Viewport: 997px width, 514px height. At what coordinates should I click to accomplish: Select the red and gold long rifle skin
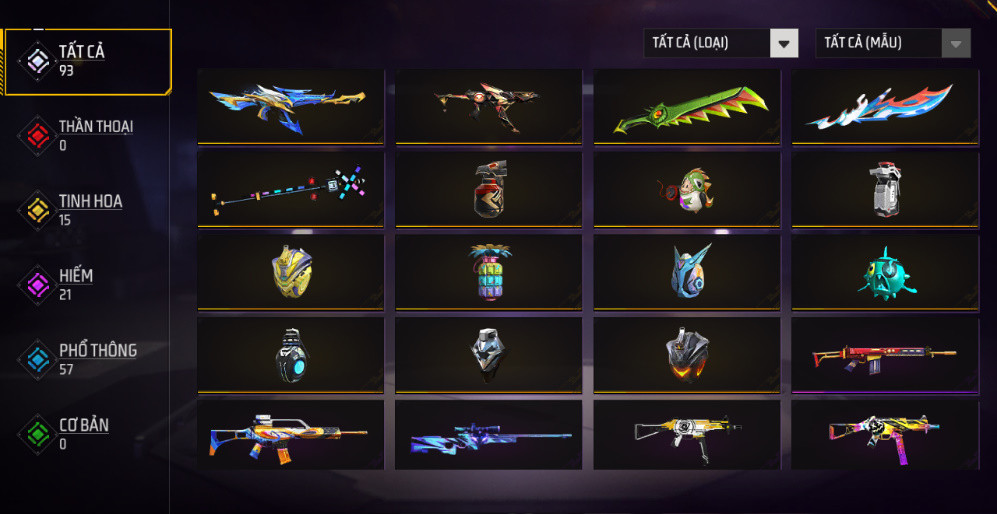(885, 355)
